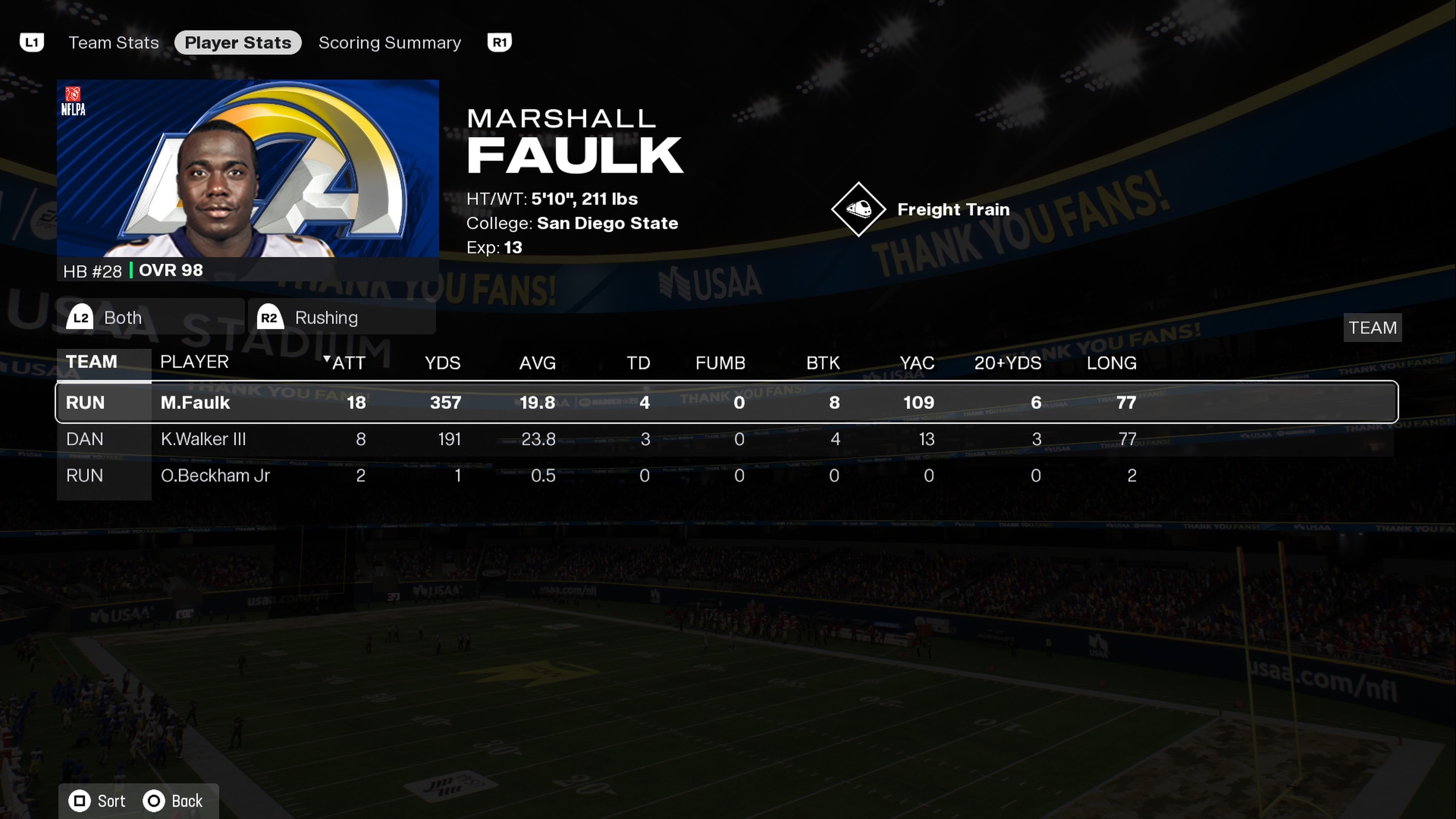Open the Scoring Summary tab
The width and height of the screenshot is (1456, 819).
click(x=389, y=43)
